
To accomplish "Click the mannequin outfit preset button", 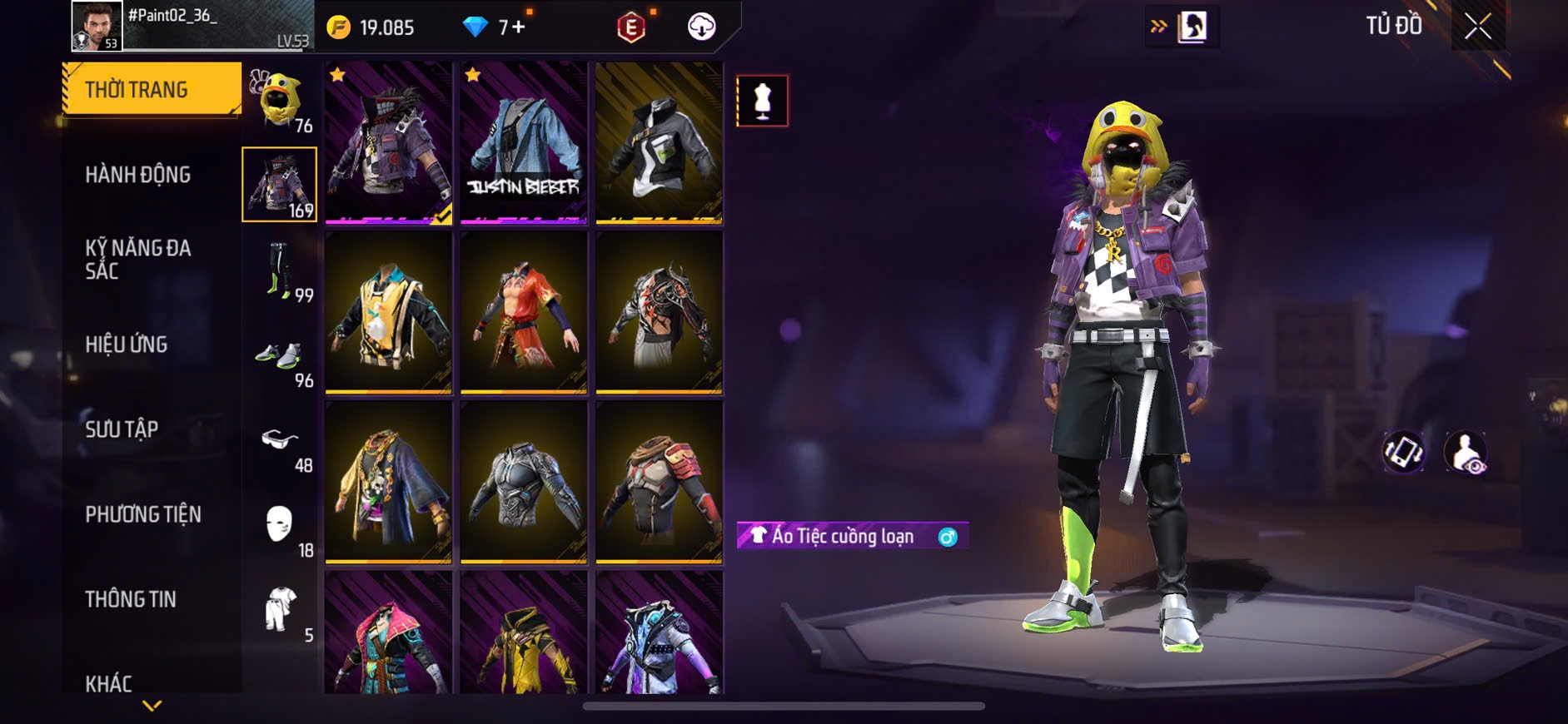I will pyautogui.click(x=762, y=101).
